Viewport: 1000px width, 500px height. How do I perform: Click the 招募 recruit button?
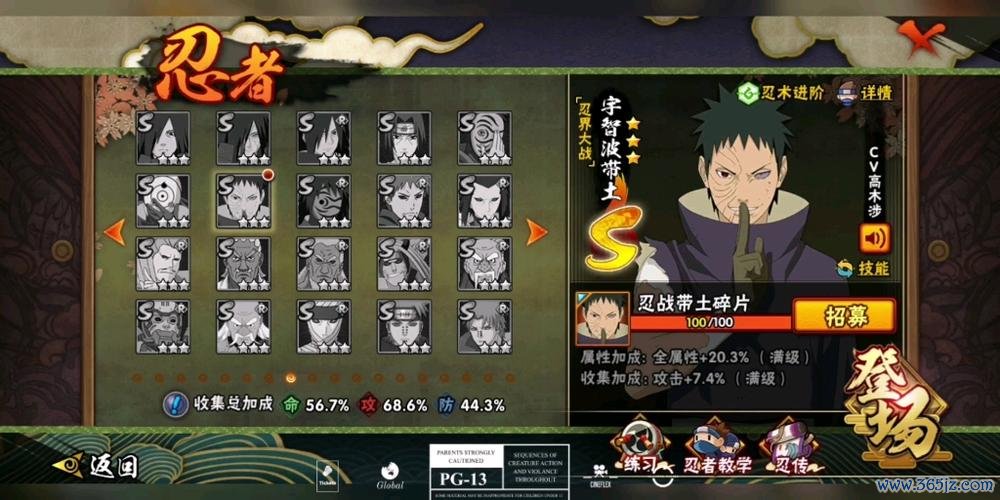(844, 316)
